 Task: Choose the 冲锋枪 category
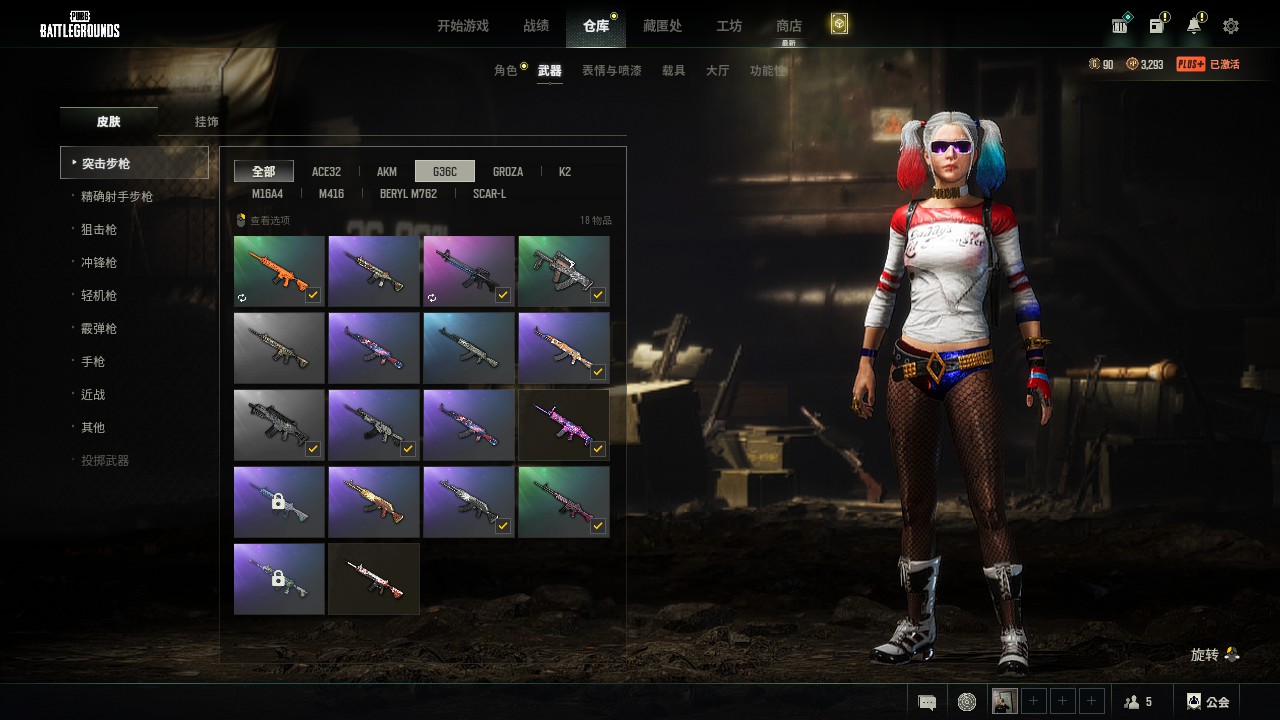(99, 263)
